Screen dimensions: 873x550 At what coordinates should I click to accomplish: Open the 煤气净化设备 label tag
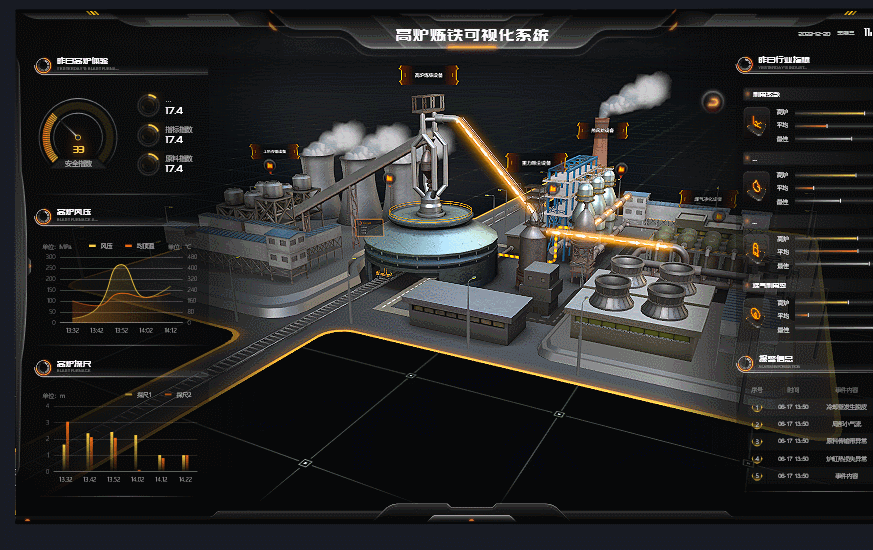click(708, 198)
